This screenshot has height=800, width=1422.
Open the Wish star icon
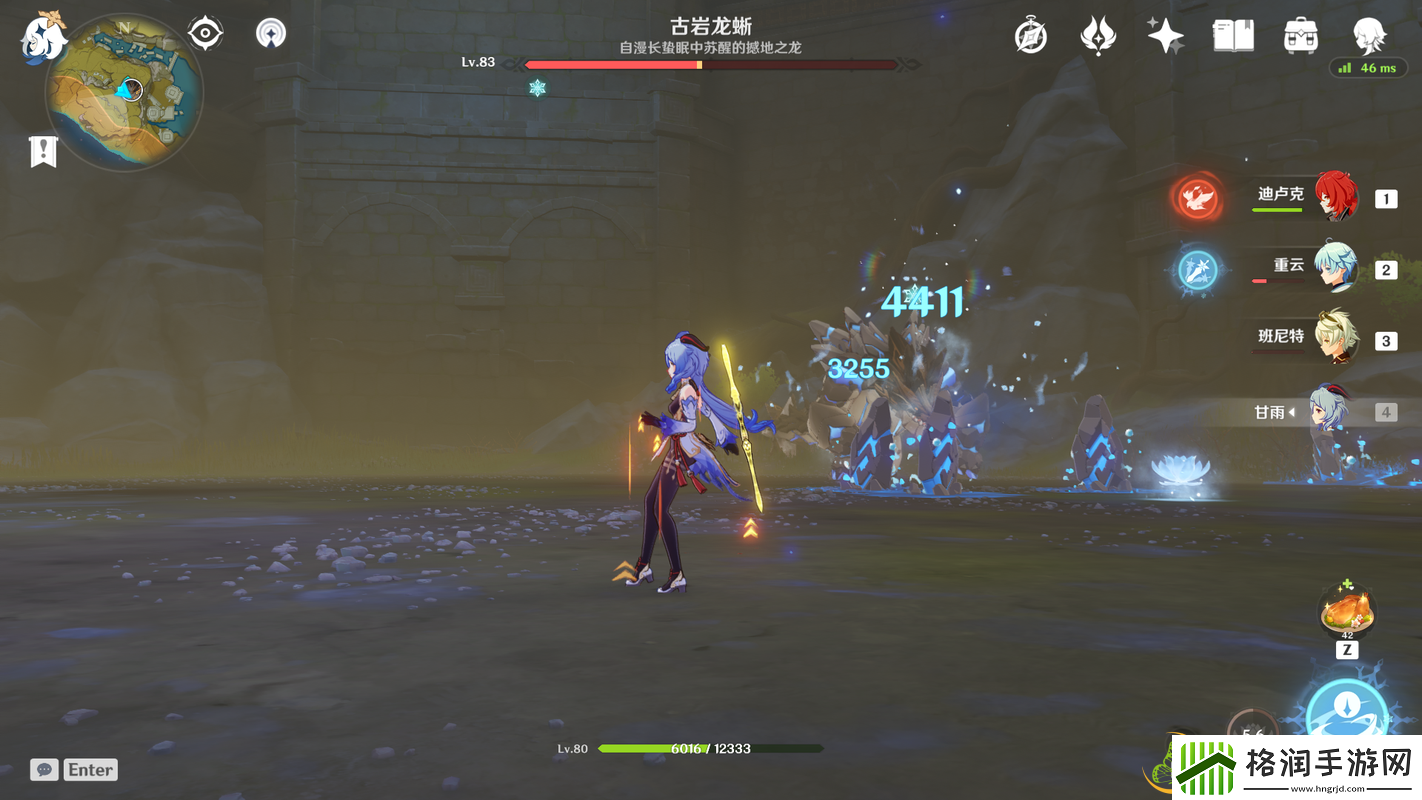pos(1164,33)
